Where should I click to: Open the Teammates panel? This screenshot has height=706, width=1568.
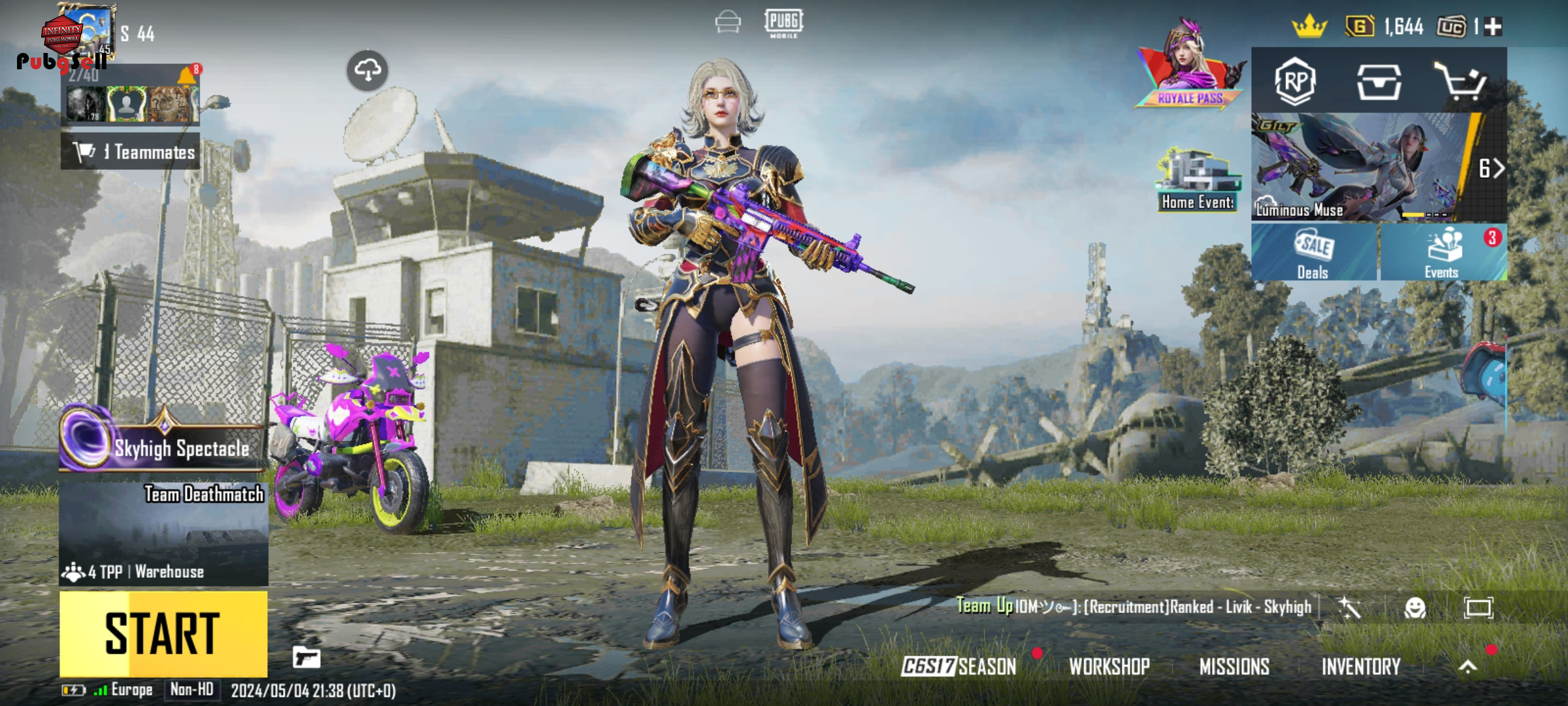[x=131, y=152]
